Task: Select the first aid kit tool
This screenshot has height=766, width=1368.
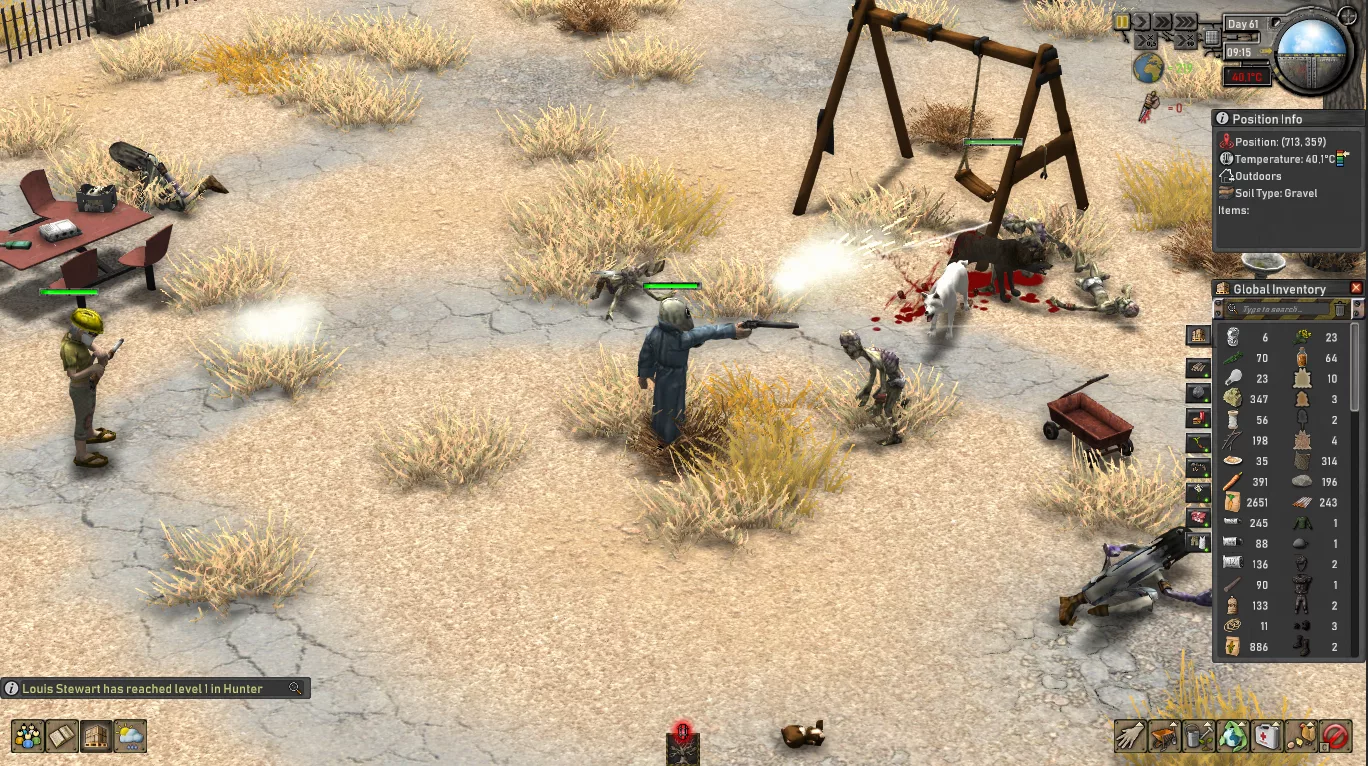Action: coord(1267,737)
